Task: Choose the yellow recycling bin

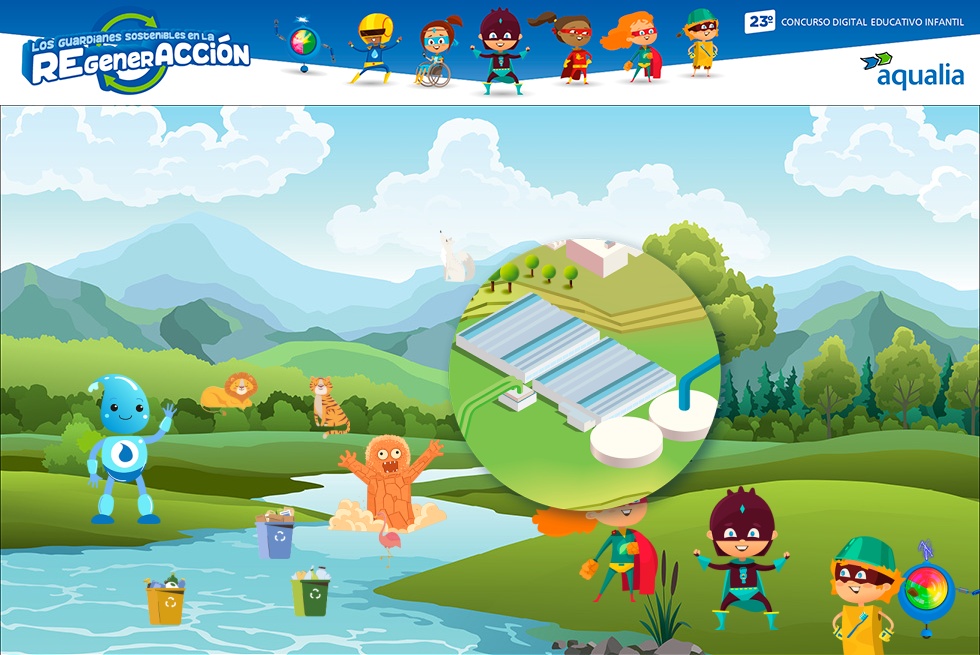Action: [x=165, y=600]
